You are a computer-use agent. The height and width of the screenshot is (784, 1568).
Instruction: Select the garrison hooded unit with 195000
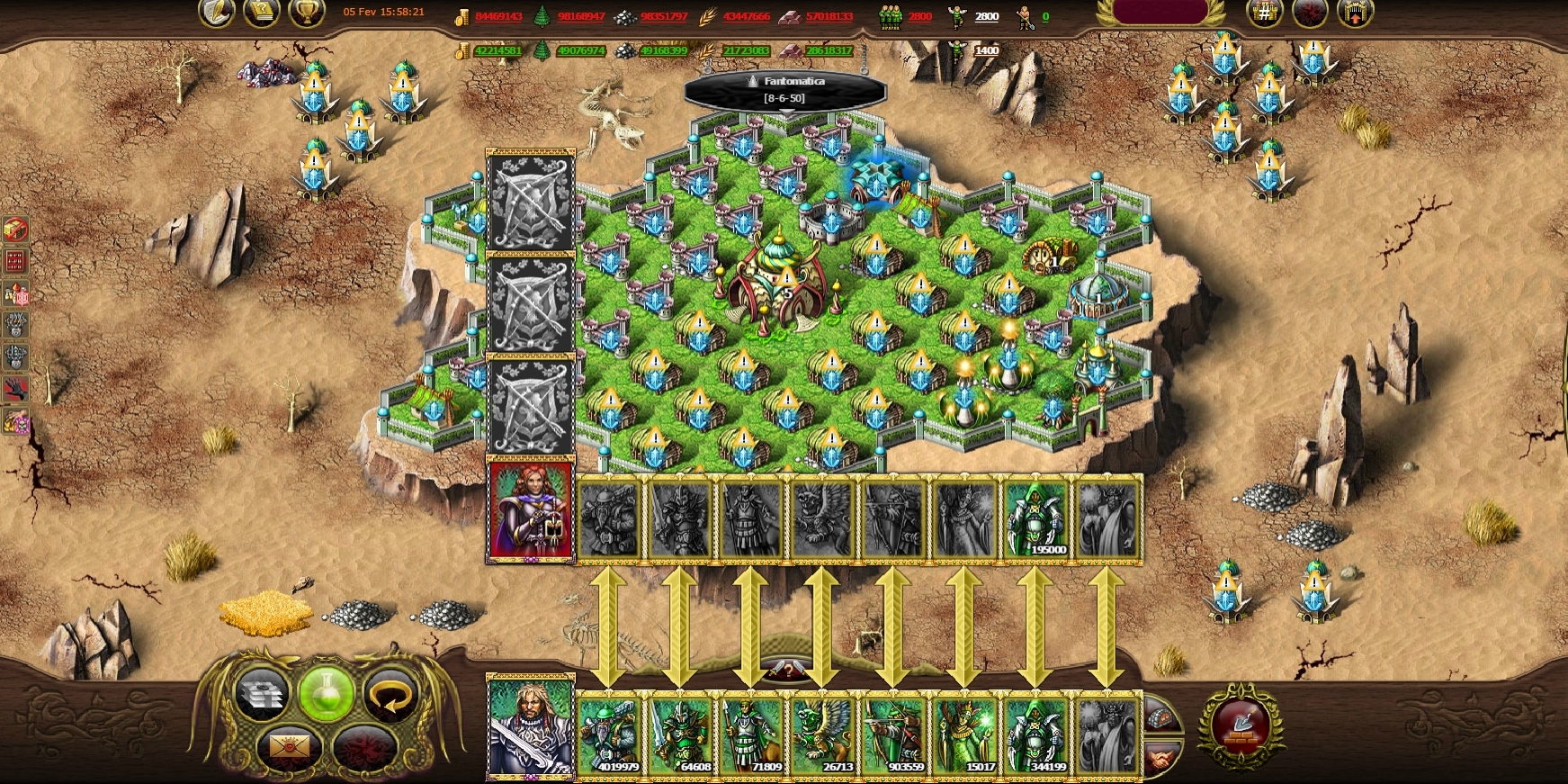coord(1036,519)
